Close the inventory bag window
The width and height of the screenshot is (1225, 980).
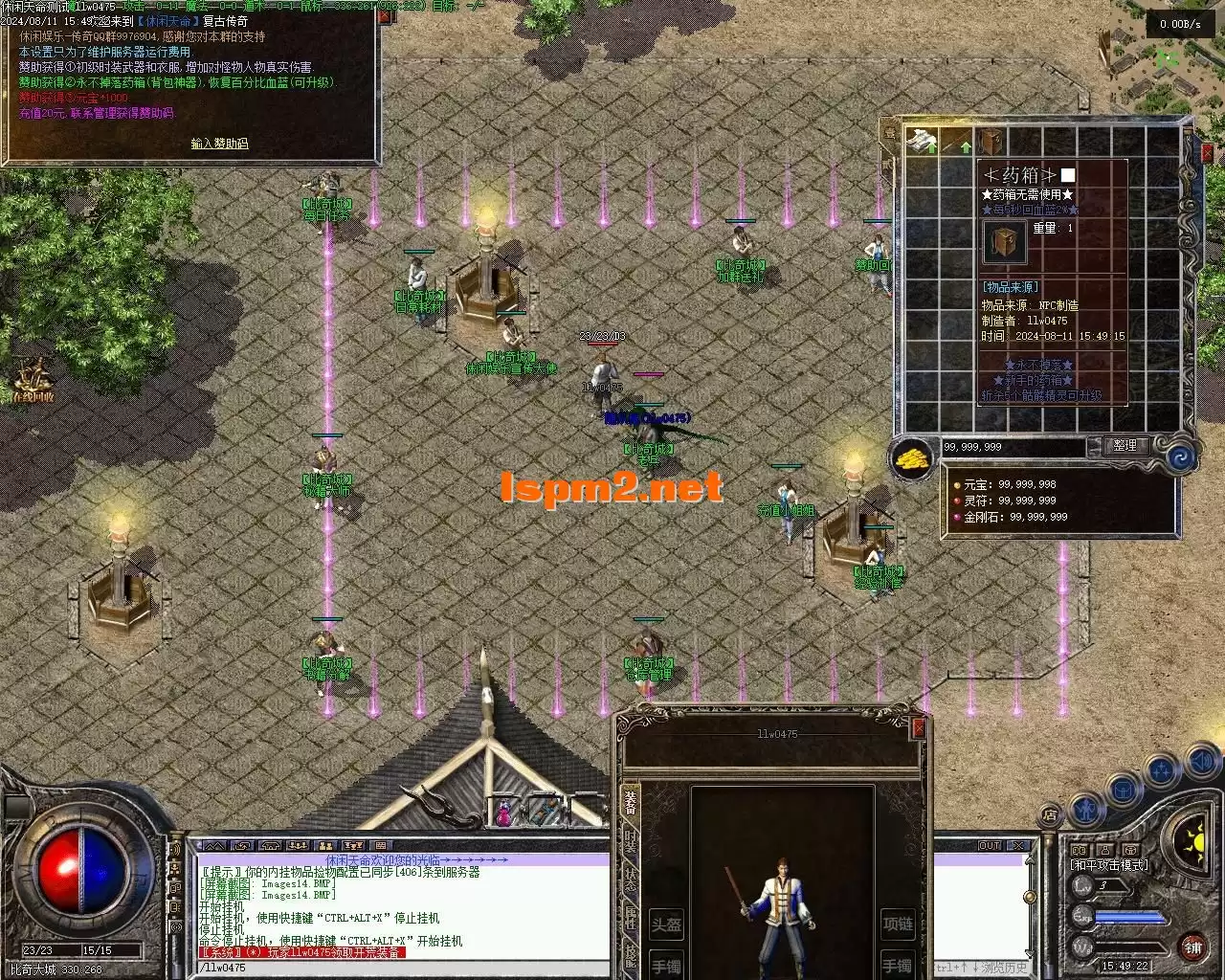(x=1208, y=153)
